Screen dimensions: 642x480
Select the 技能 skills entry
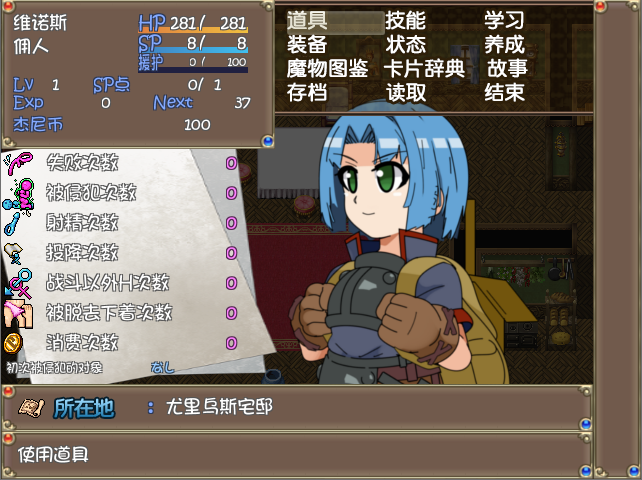pos(405,21)
